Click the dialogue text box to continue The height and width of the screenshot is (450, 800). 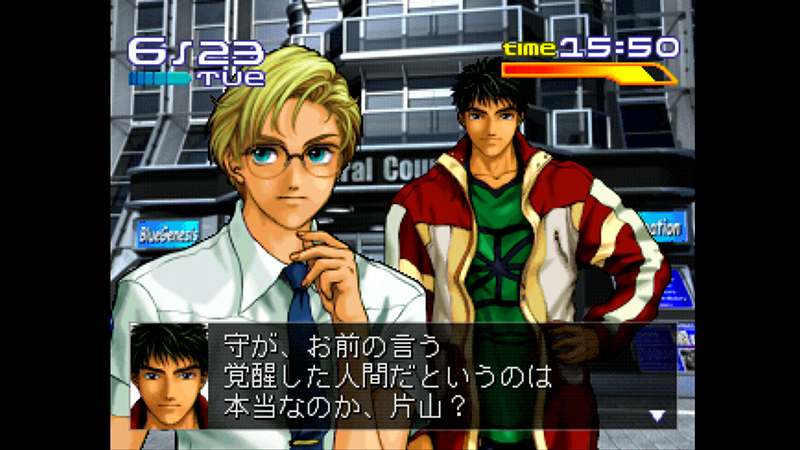point(420,376)
